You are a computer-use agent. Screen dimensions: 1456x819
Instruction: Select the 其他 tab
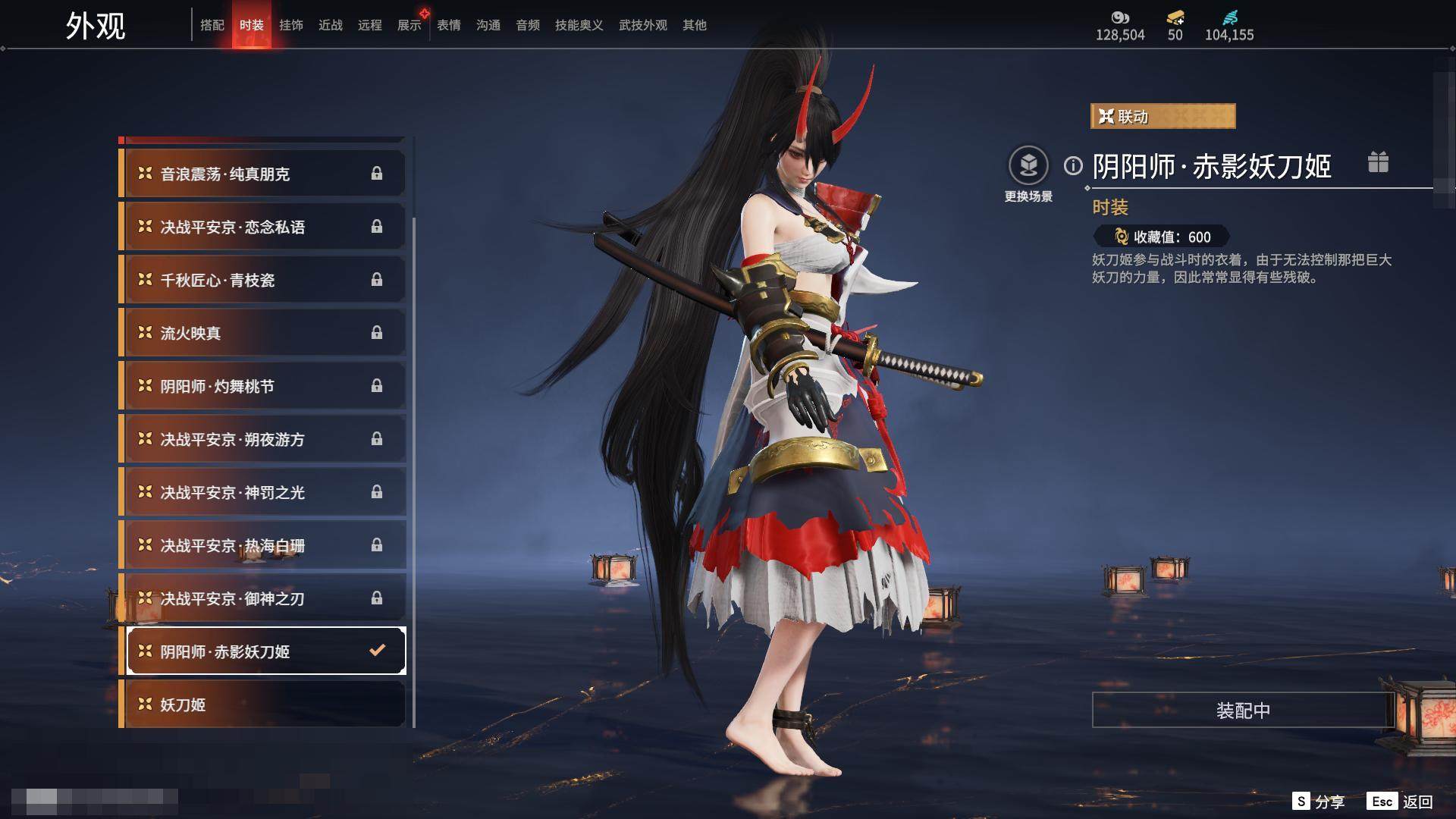pyautogui.click(x=695, y=25)
